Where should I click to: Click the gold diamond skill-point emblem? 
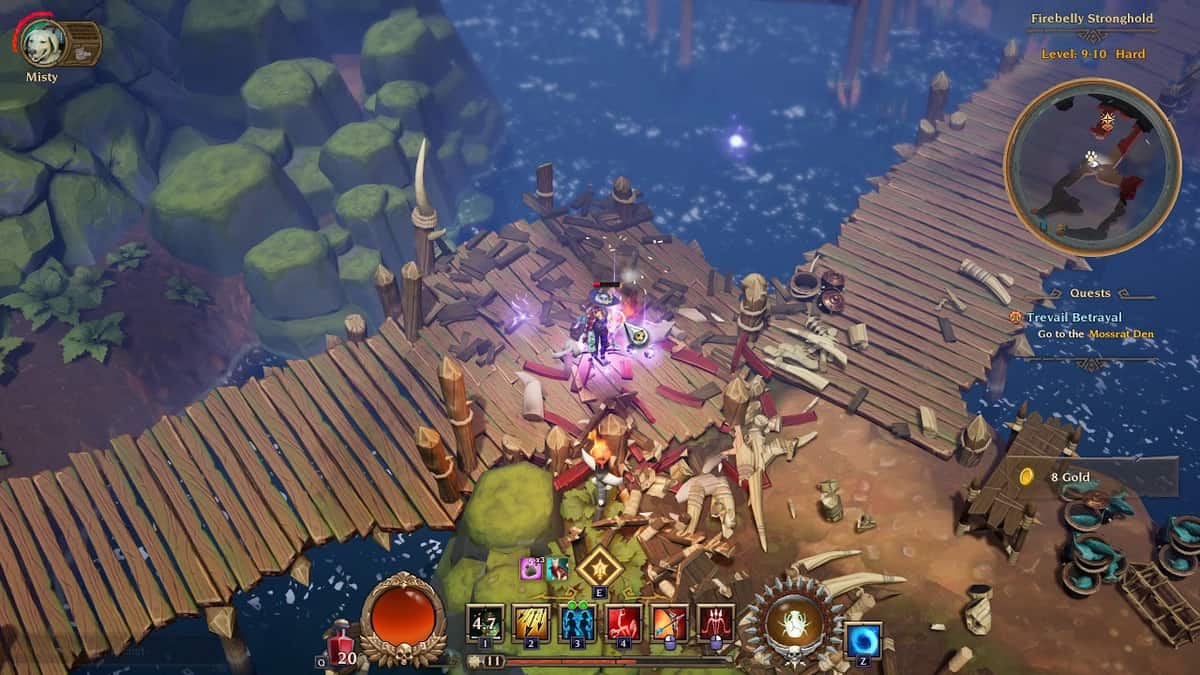(x=600, y=567)
